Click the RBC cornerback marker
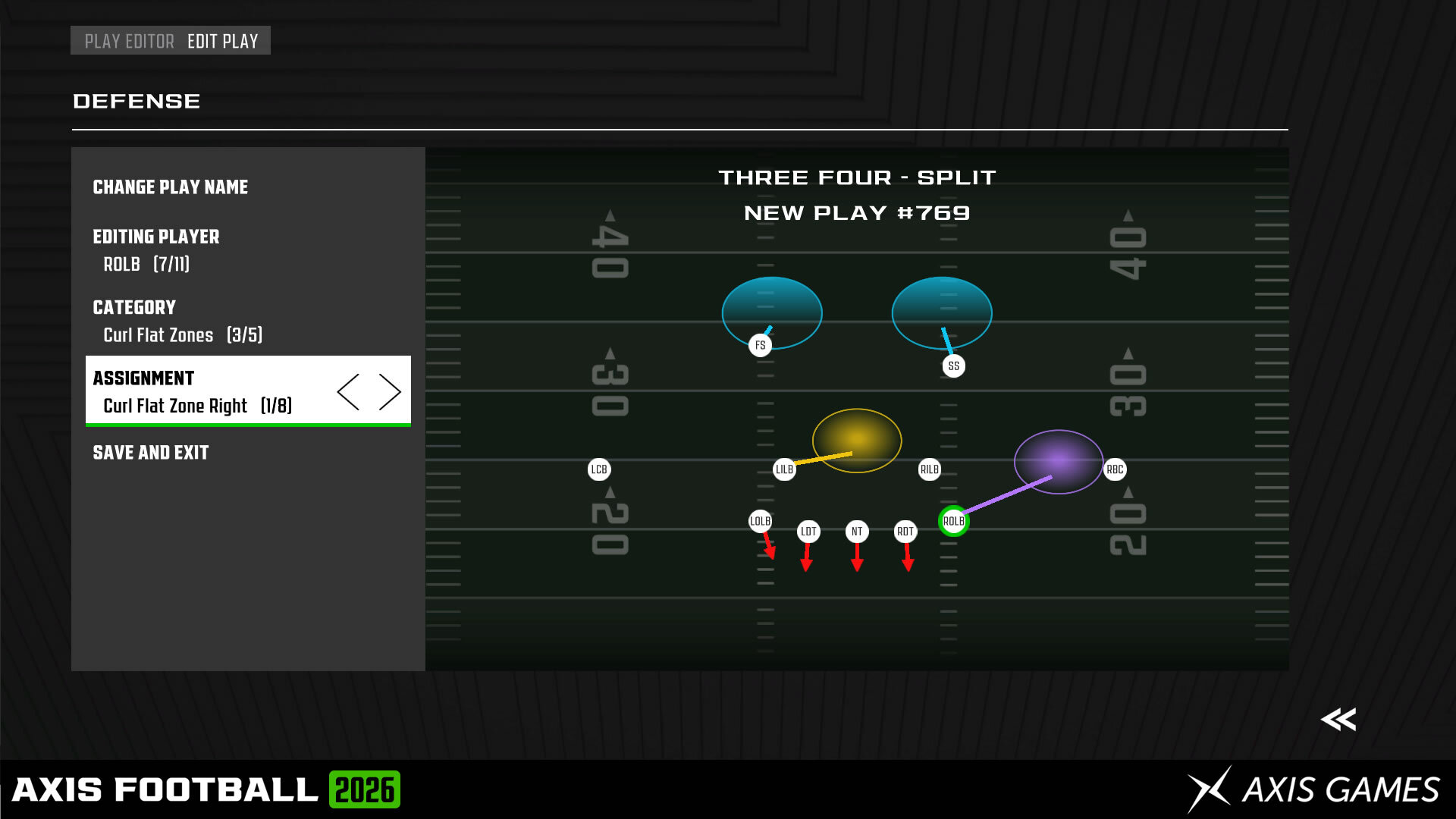1456x819 pixels. 1115,469
